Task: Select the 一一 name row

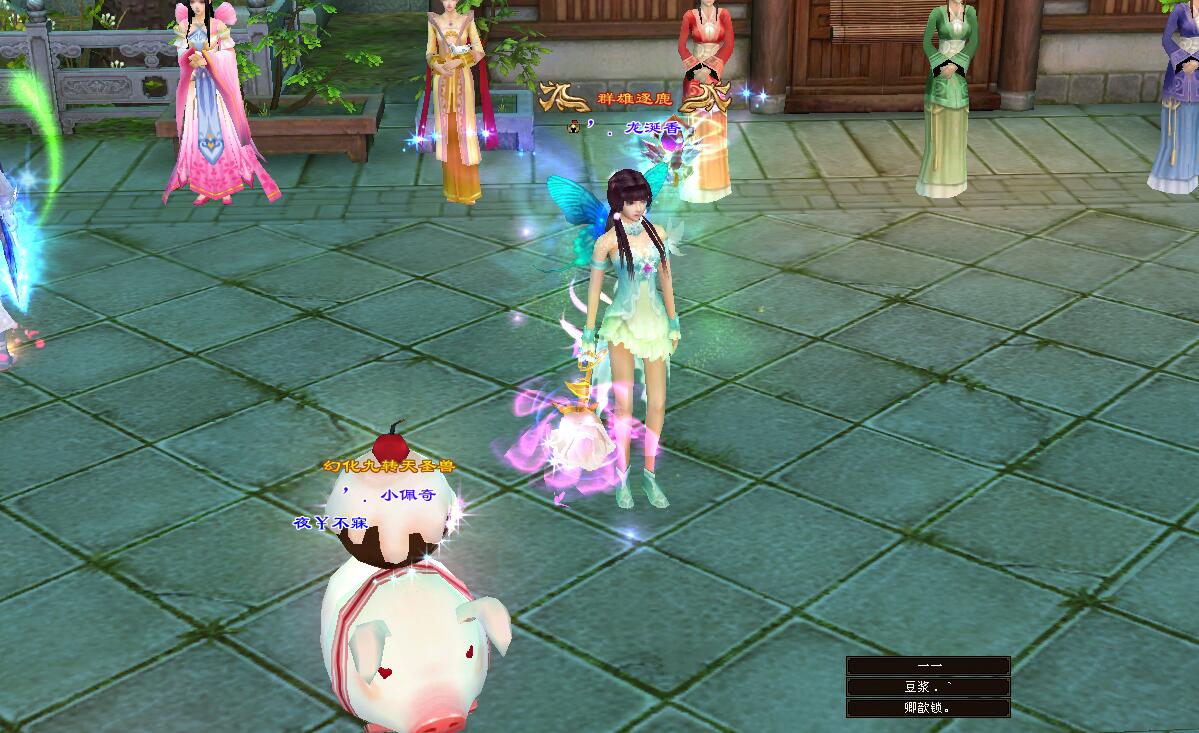Action: [x=928, y=666]
